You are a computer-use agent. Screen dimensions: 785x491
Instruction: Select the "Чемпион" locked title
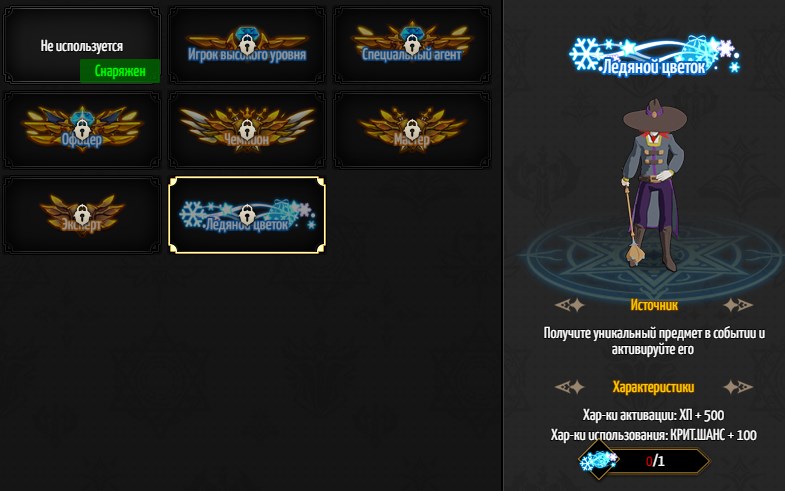247,130
